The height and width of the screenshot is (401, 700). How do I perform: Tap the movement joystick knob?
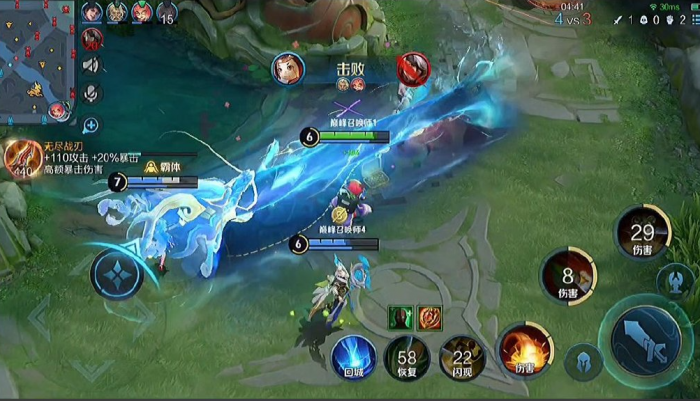pos(117,274)
